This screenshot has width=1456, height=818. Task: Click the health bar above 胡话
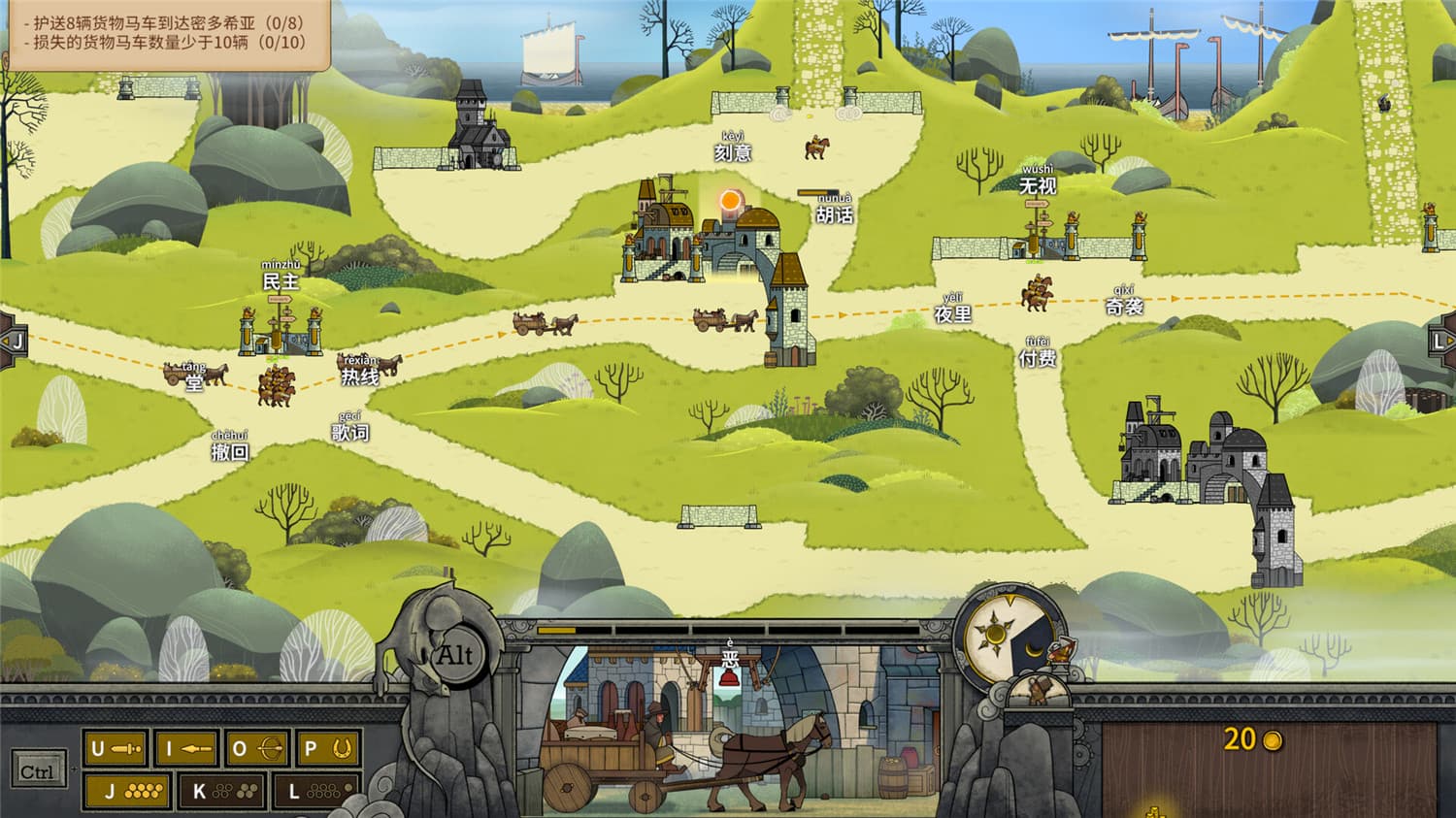[x=820, y=194]
